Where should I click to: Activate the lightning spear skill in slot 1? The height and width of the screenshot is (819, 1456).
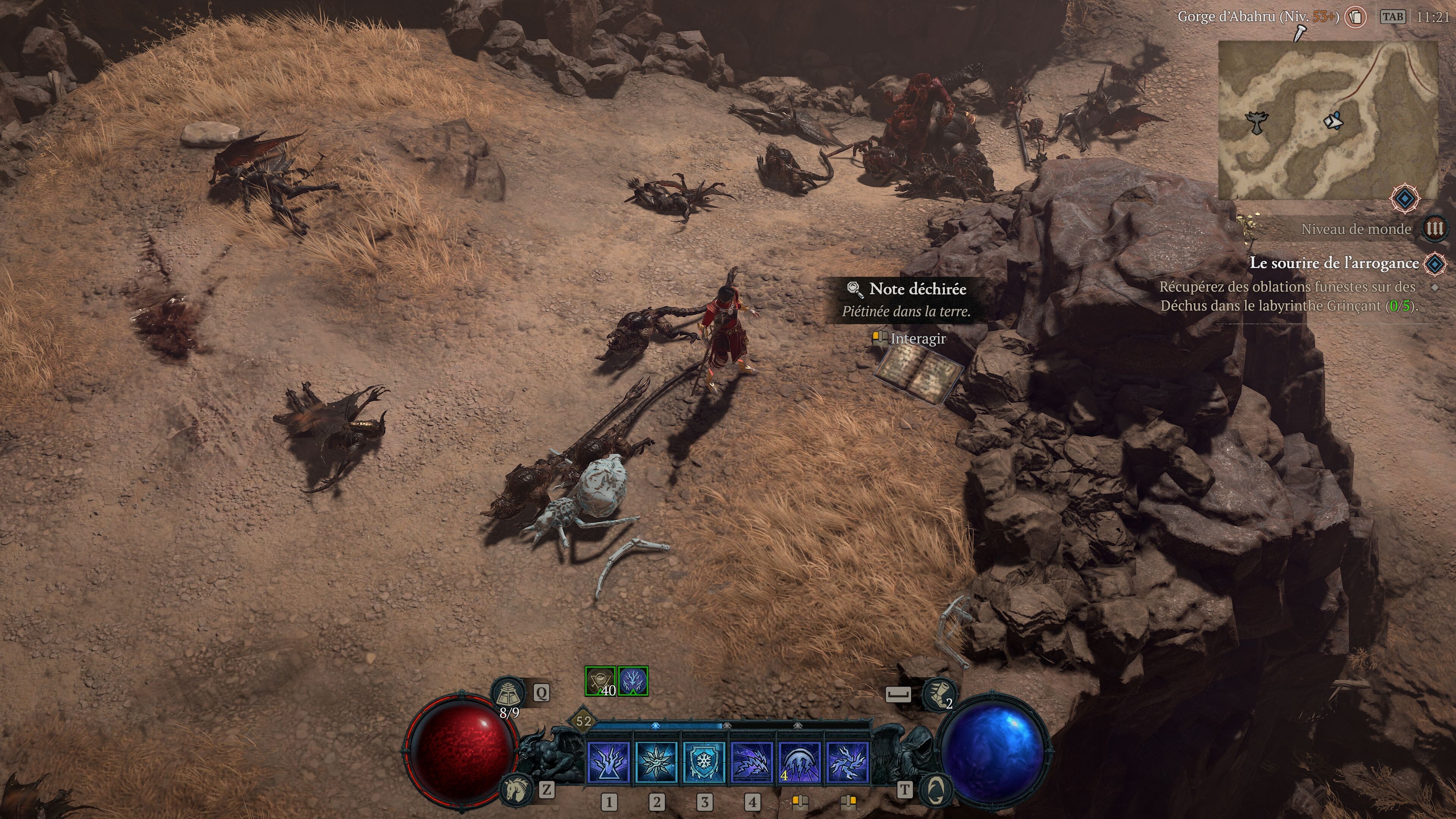point(609,762)
